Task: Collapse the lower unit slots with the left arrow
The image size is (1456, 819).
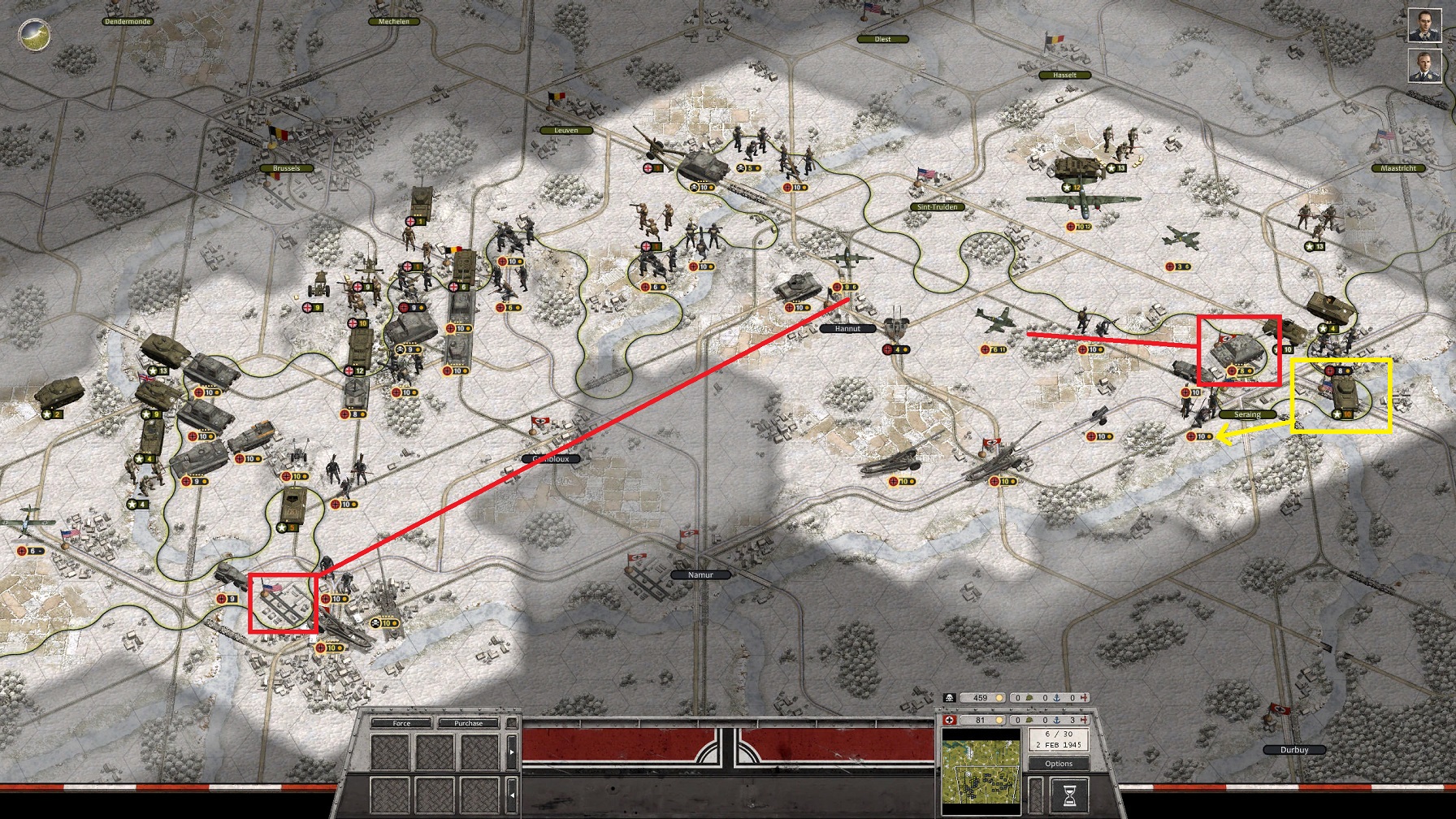Action: coord(512,795)
